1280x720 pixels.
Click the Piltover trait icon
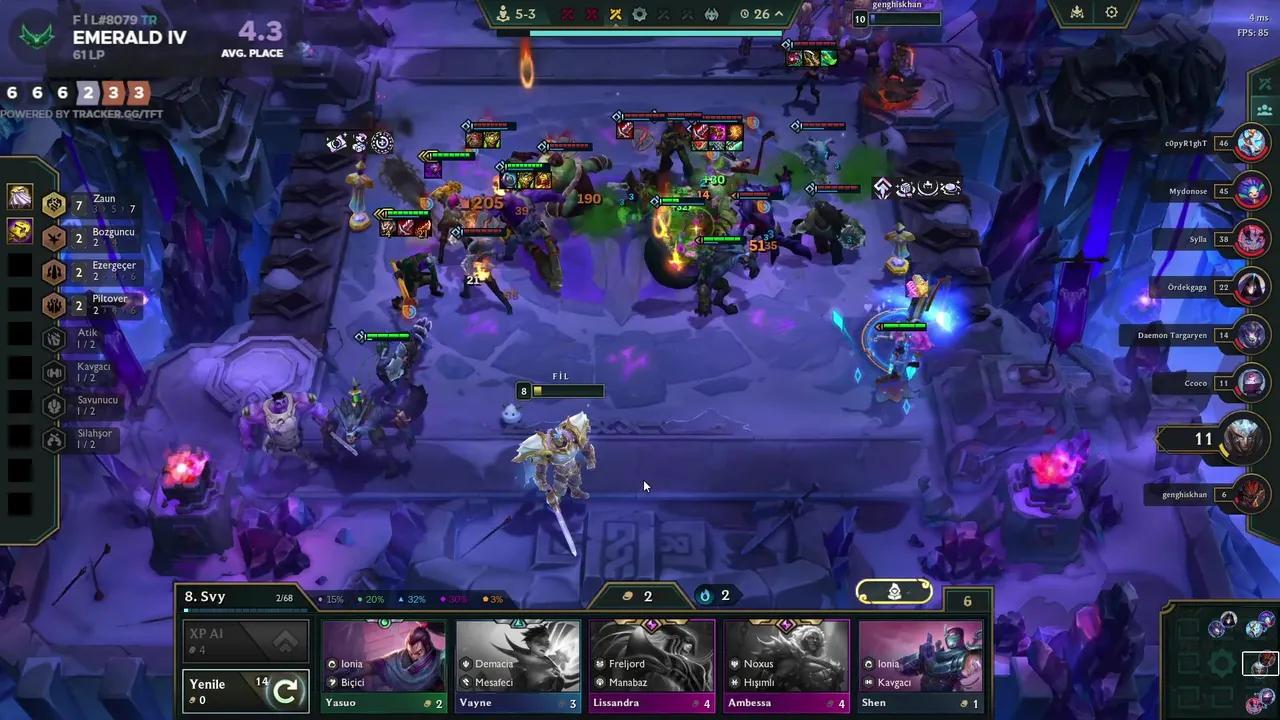click(x=54, y=305)
